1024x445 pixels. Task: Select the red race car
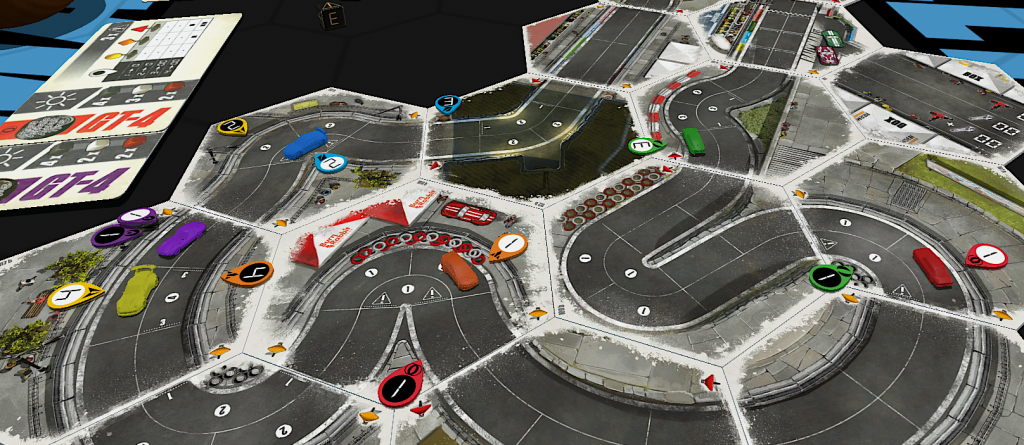point(932,267)
